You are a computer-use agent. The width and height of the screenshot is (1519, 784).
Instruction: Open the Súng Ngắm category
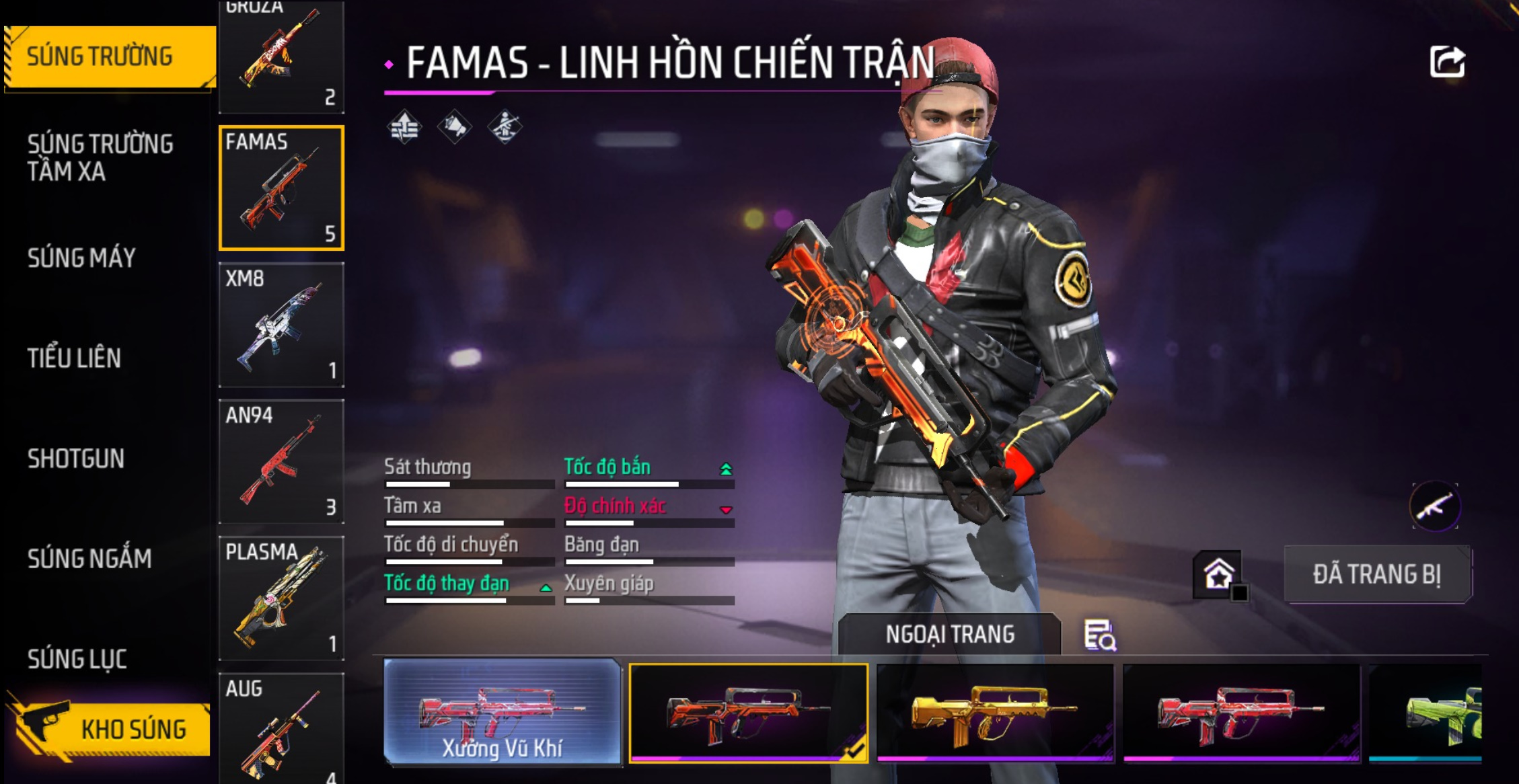89,559
